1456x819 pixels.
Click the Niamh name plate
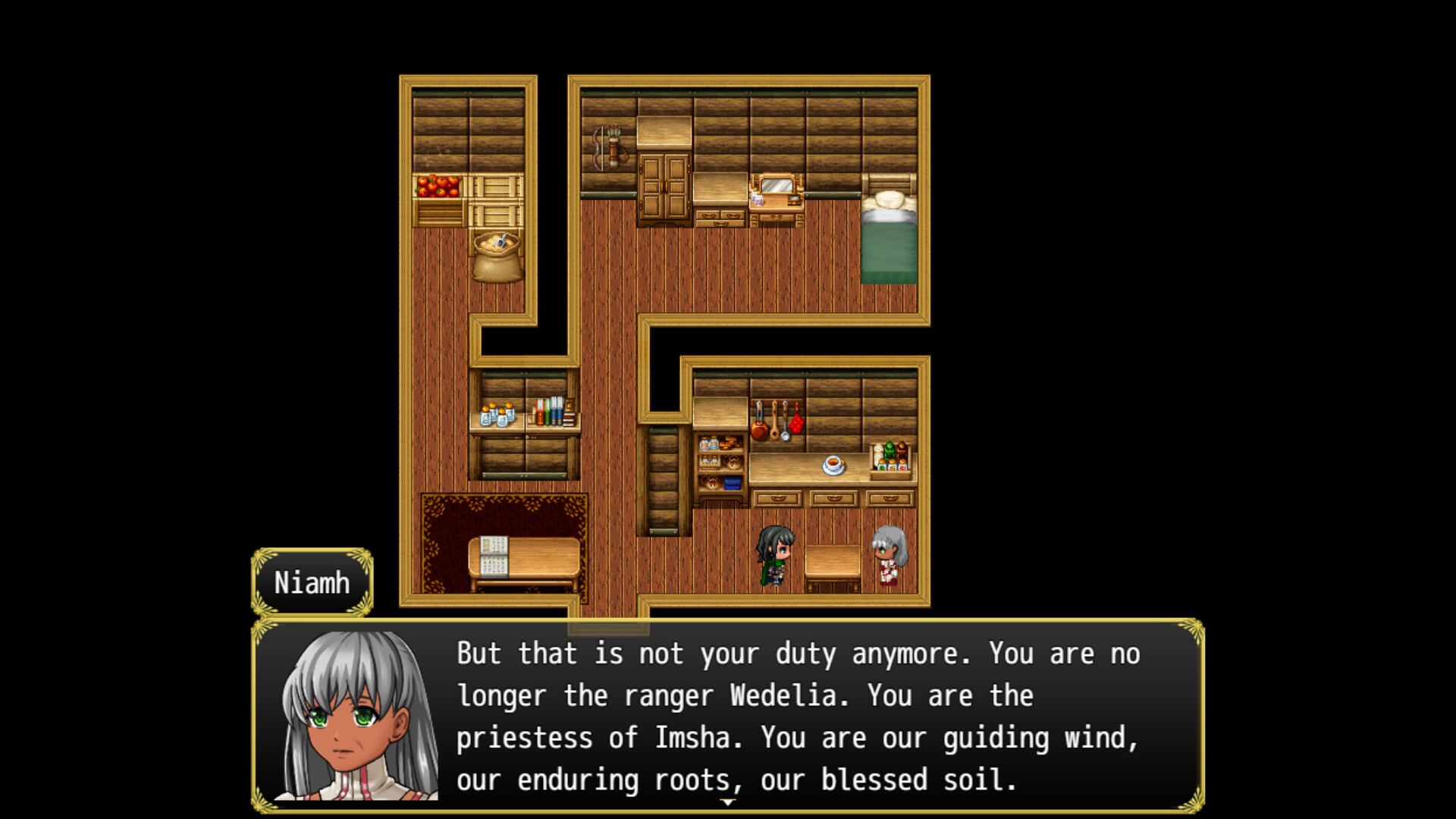(x=312, y=582)
